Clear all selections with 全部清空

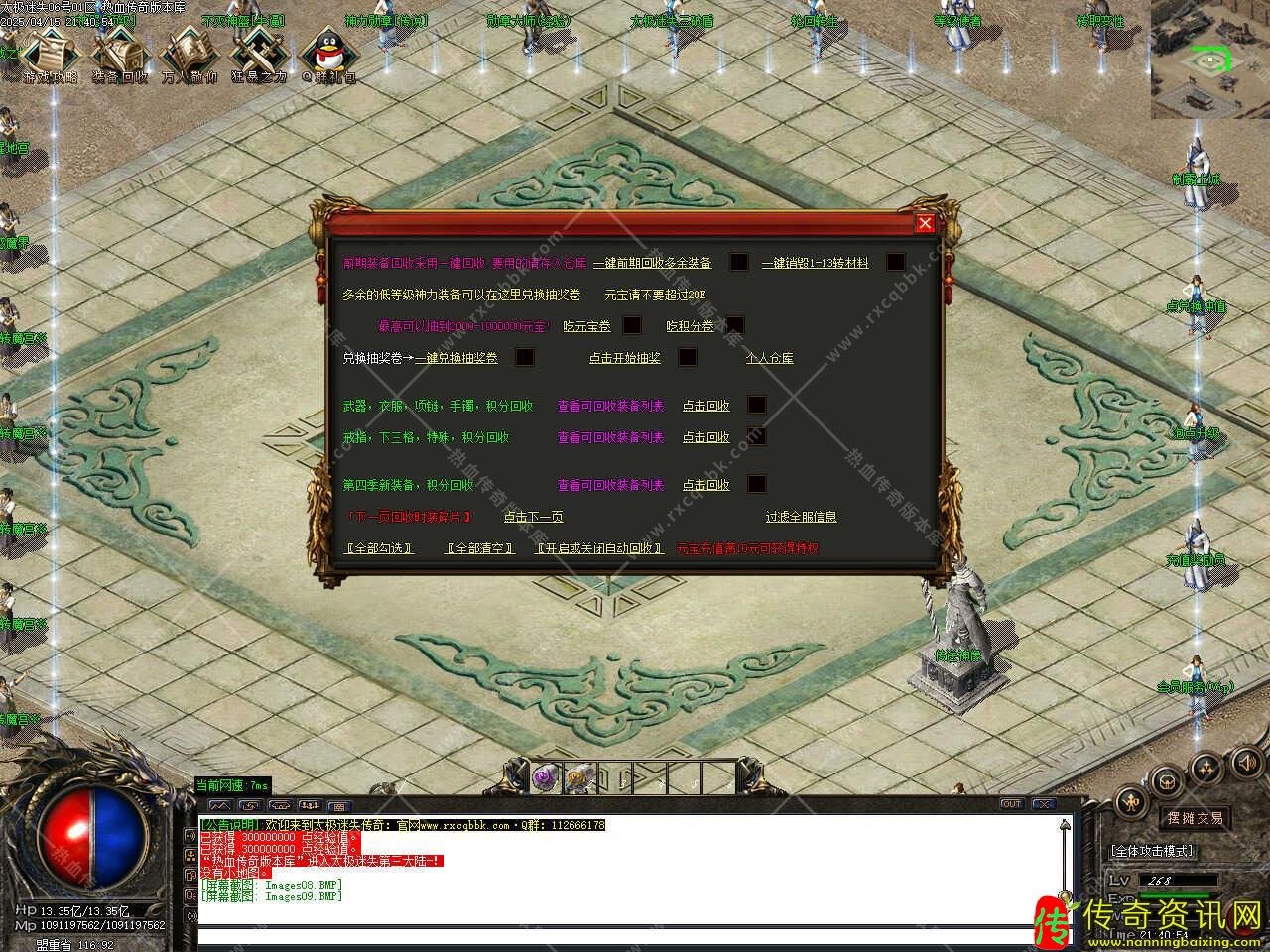480,548
